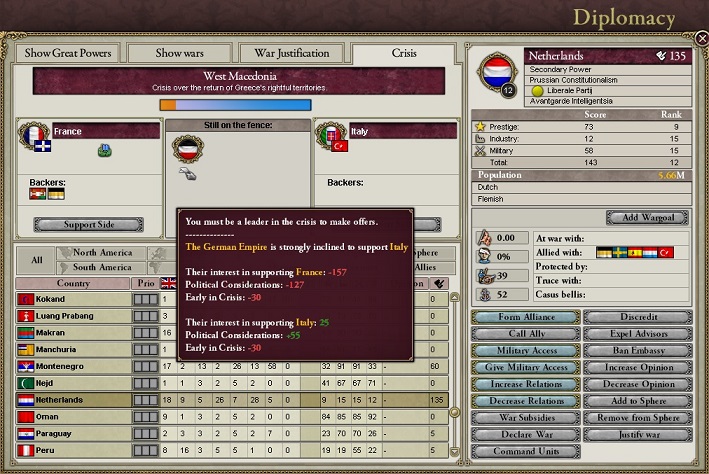Increase Relations with the Netherlands
This screenshot has height=474, width=709.
point(524,384)
